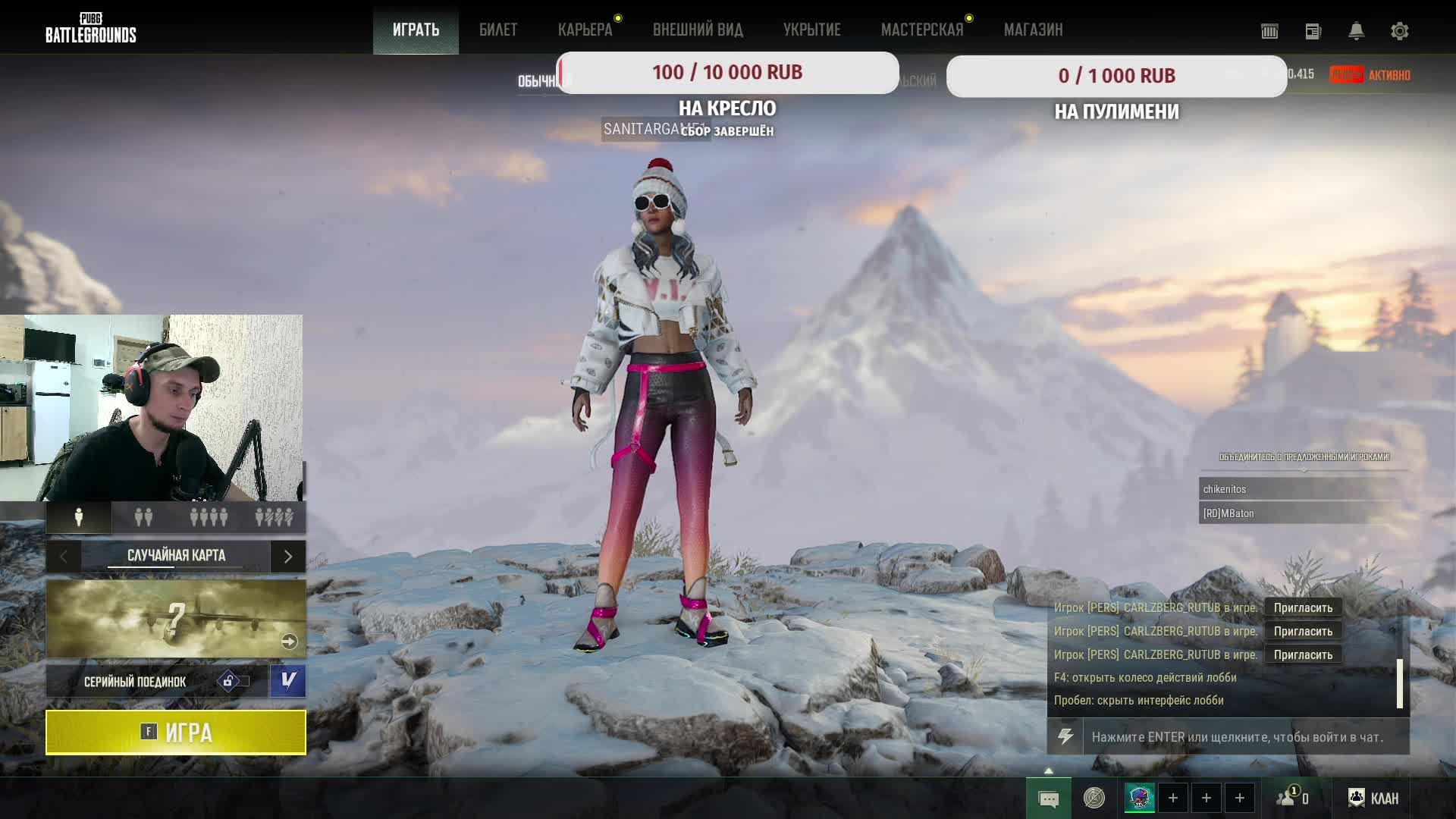Open the УКРЫТИЕ tab

click(811, 30)
